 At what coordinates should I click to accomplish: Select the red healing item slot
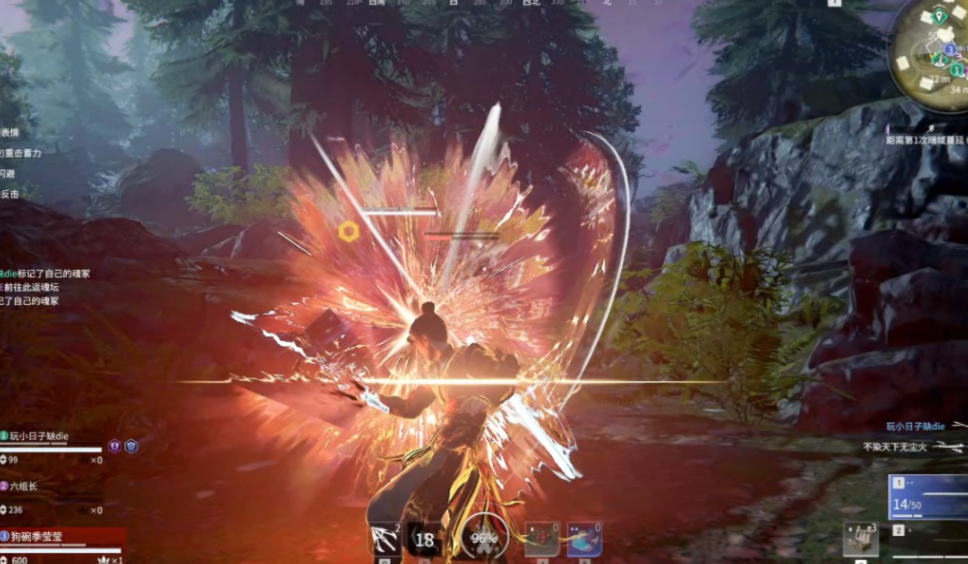(542, 539)
